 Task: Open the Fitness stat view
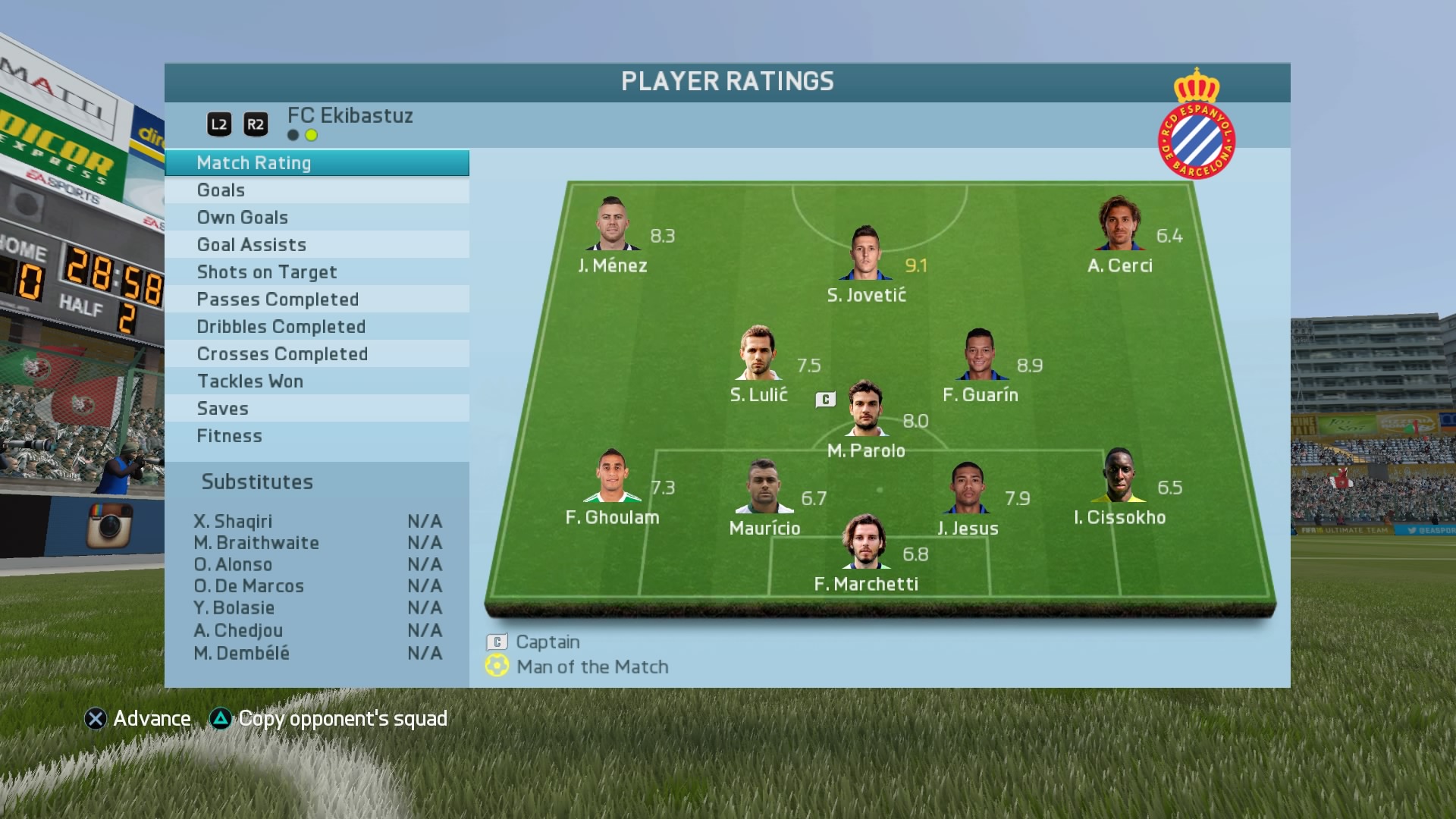(316, 436)
